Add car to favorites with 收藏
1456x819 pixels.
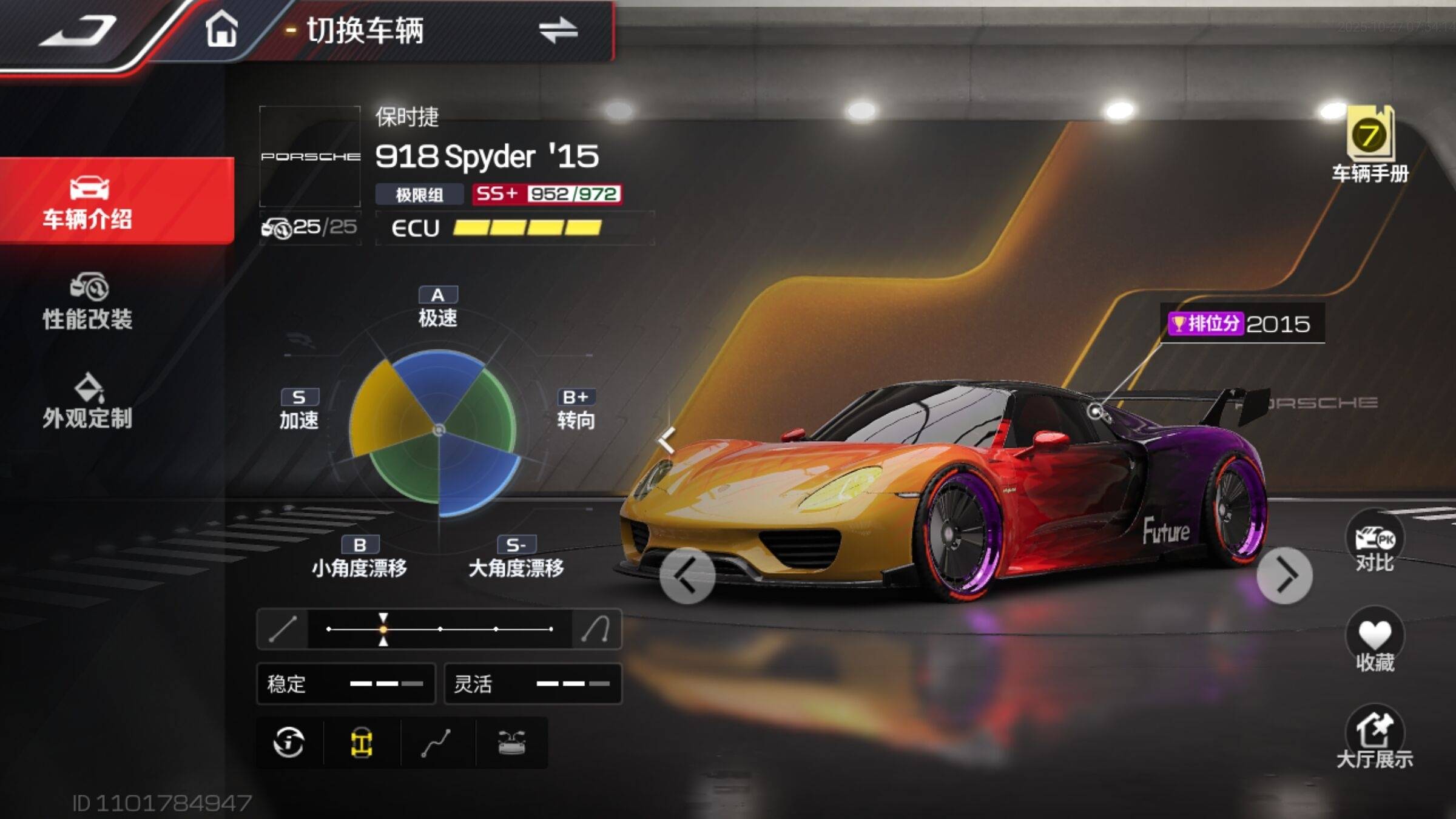pos(1375,643)
